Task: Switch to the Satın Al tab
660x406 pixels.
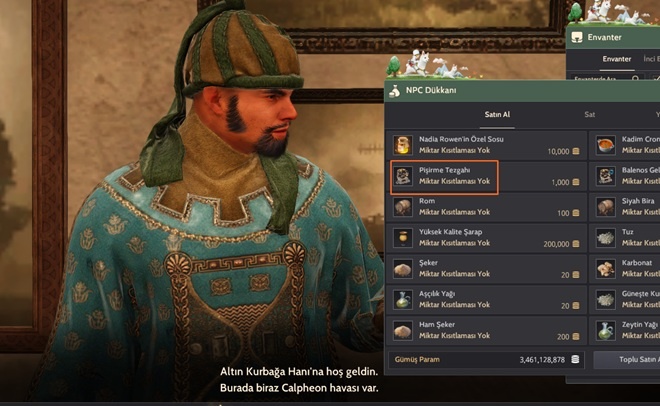Action: tap(497, 115)
